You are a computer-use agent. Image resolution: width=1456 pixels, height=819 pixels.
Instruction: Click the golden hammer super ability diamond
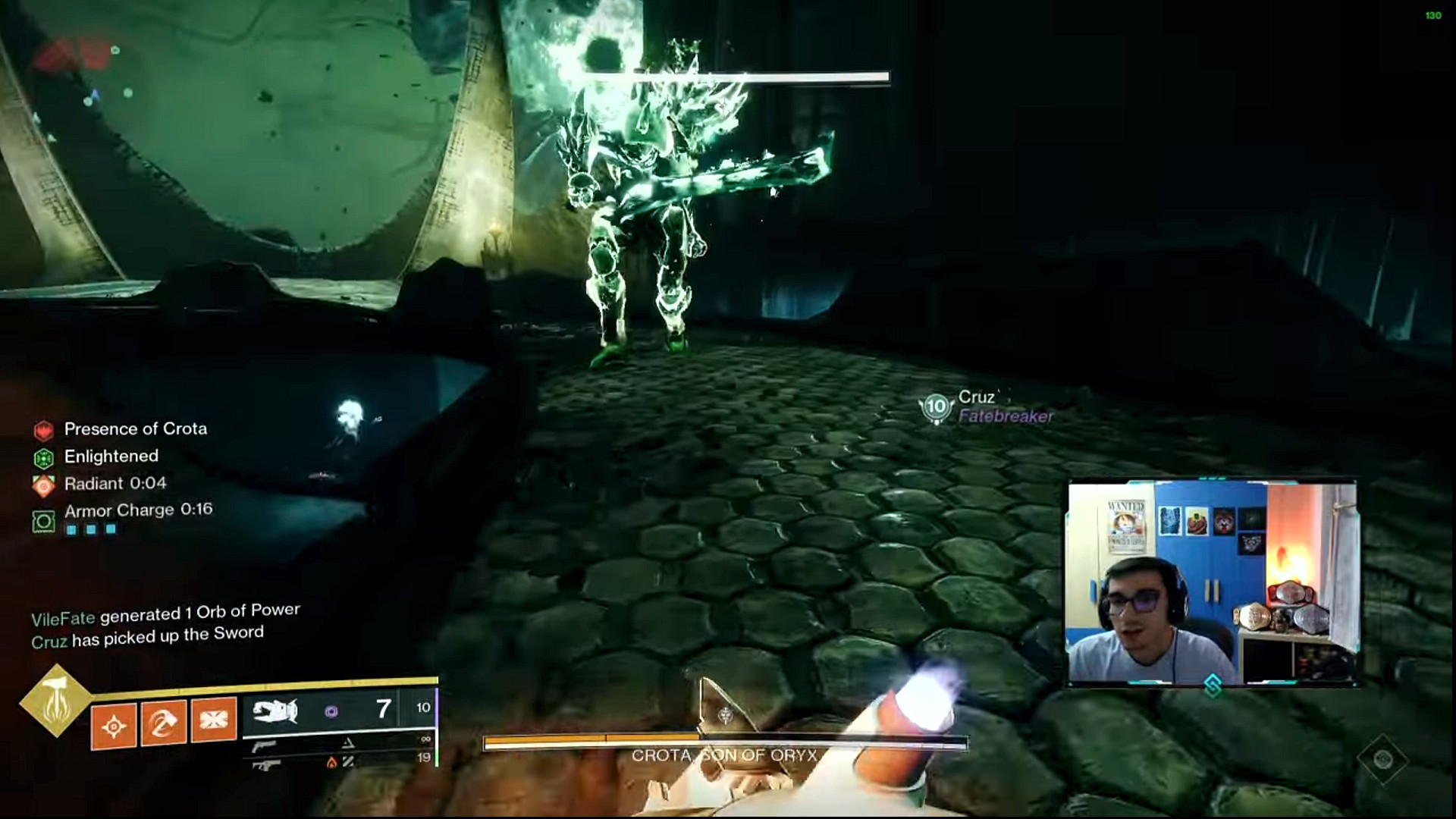(55, 701)
